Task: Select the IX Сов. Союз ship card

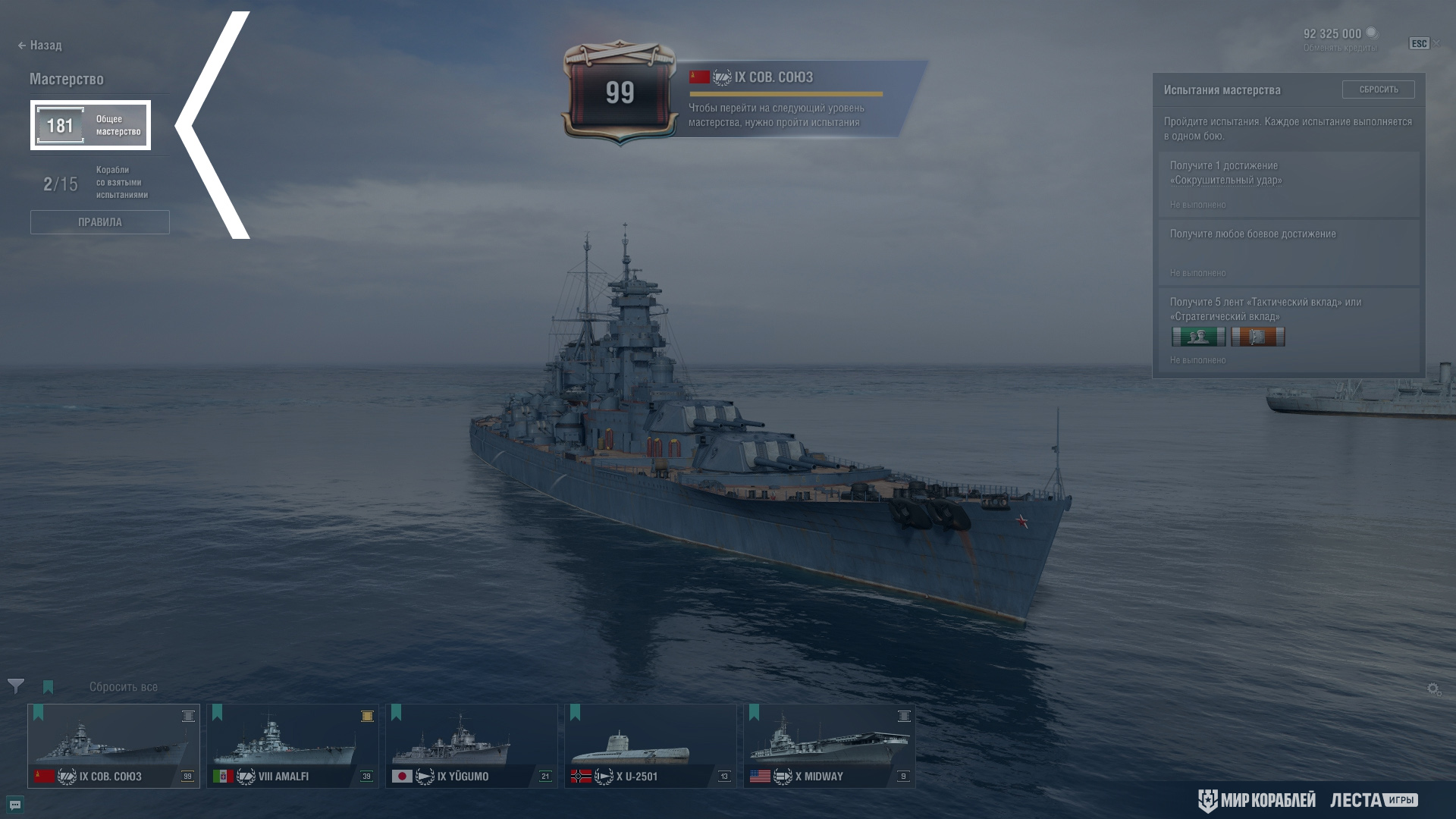Action: click(x=114, y=746)
